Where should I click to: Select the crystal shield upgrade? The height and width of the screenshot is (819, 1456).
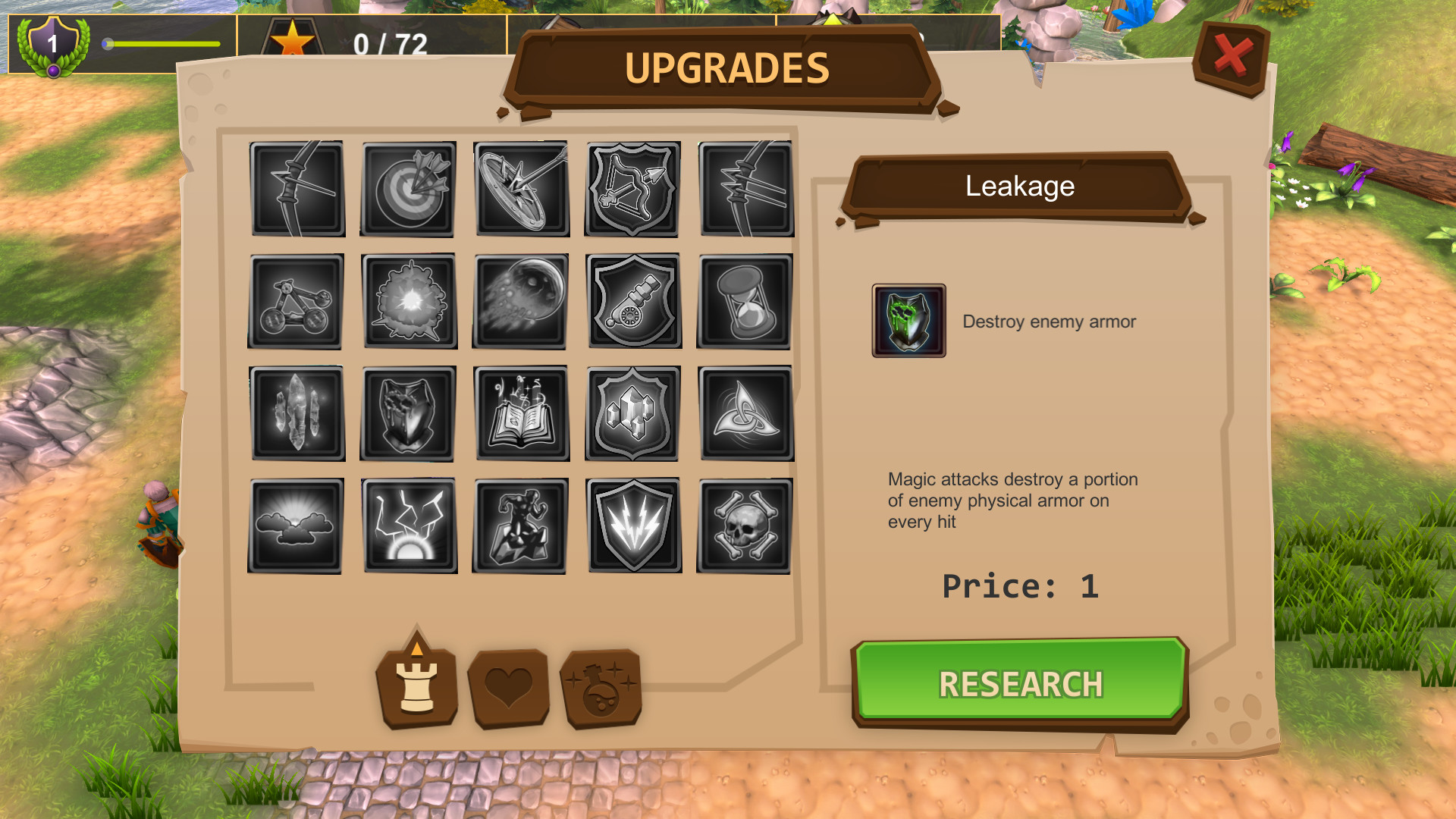point(633,413)
